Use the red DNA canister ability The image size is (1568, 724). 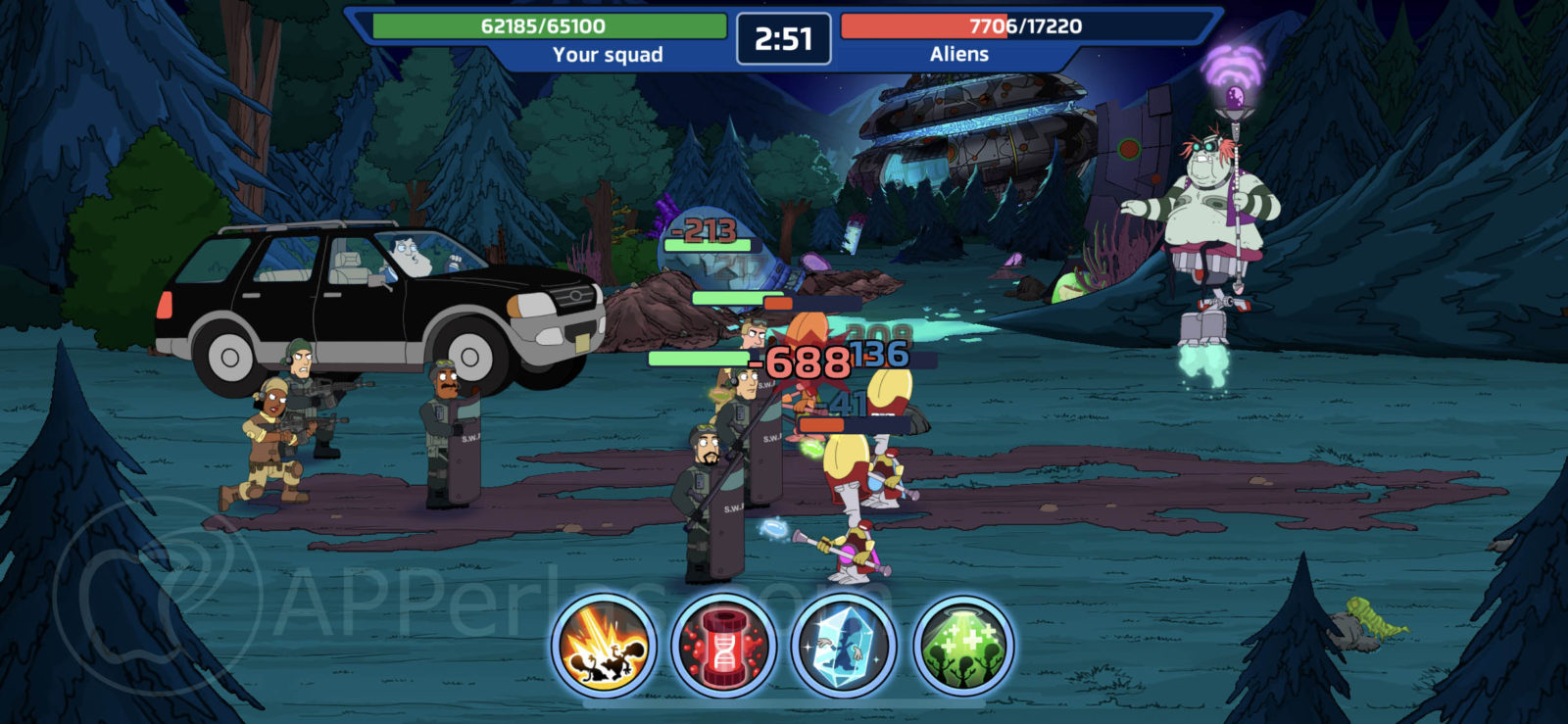pos(723,646)
